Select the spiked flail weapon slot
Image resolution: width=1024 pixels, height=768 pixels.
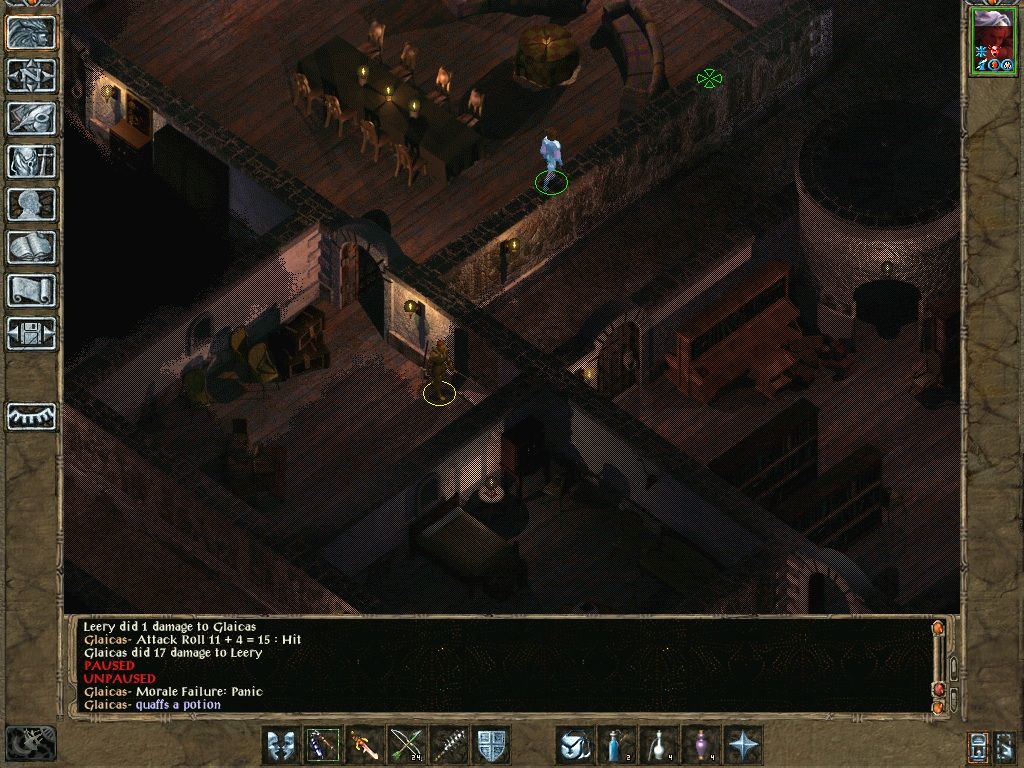click(449, 745)
